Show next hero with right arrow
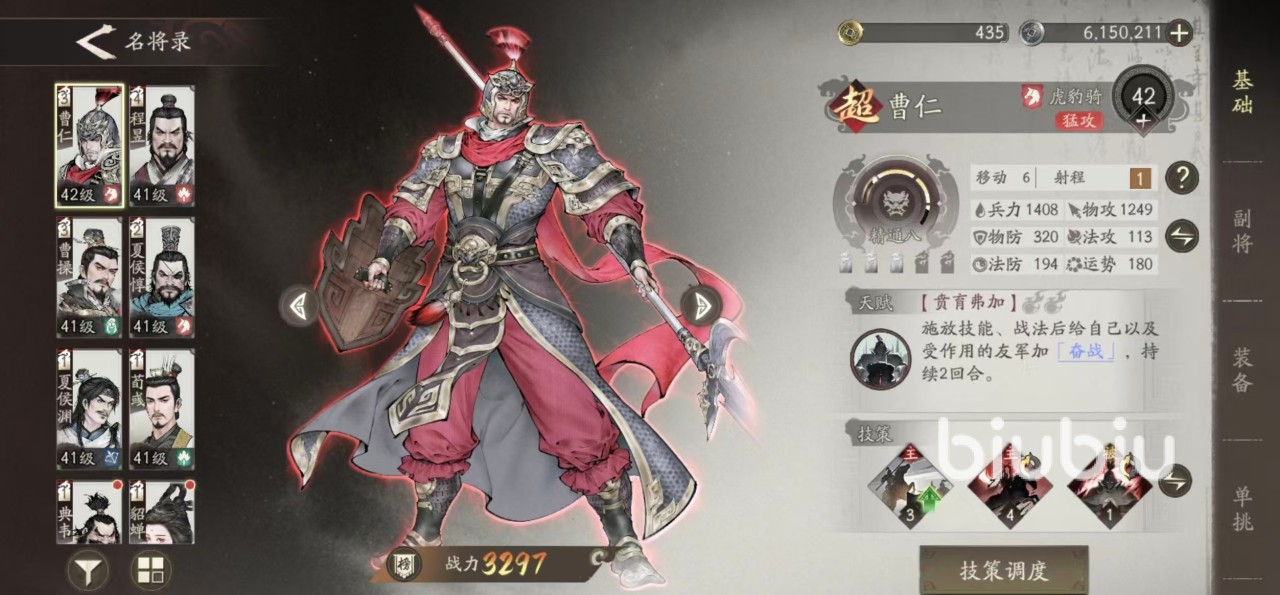 [701, 305]
